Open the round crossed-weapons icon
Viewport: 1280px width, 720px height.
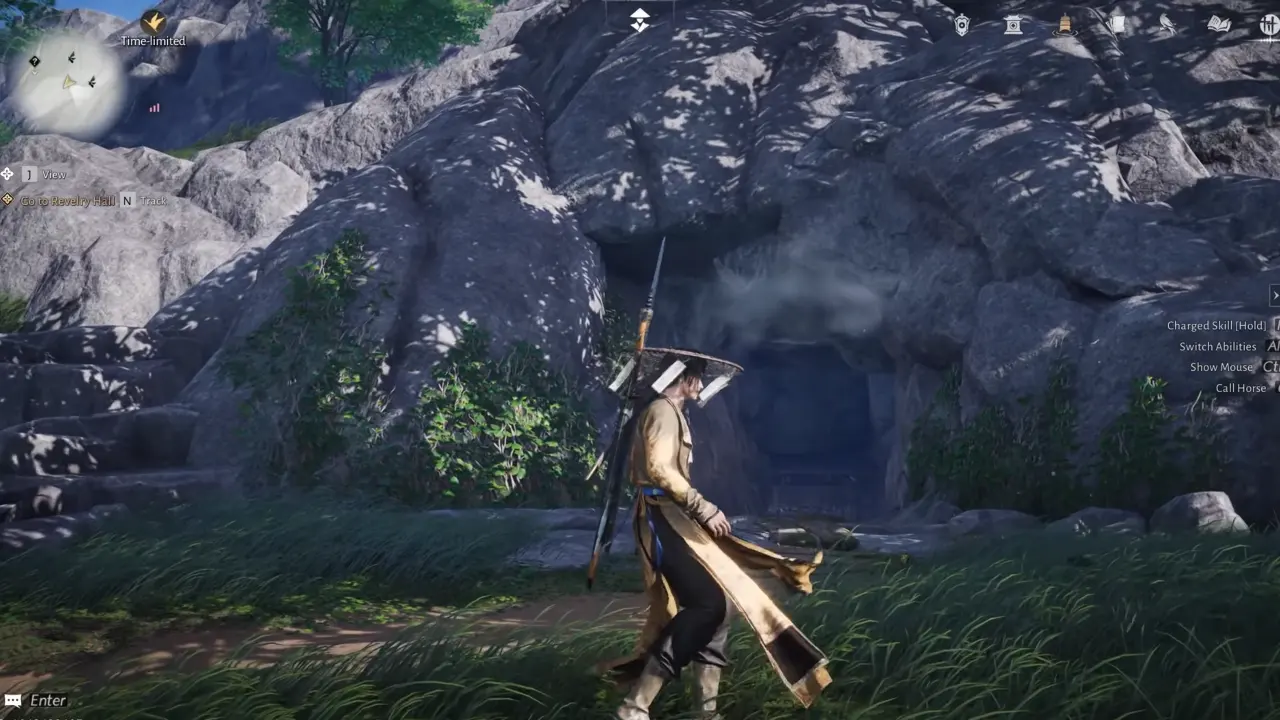click(x=1269, y=25)
